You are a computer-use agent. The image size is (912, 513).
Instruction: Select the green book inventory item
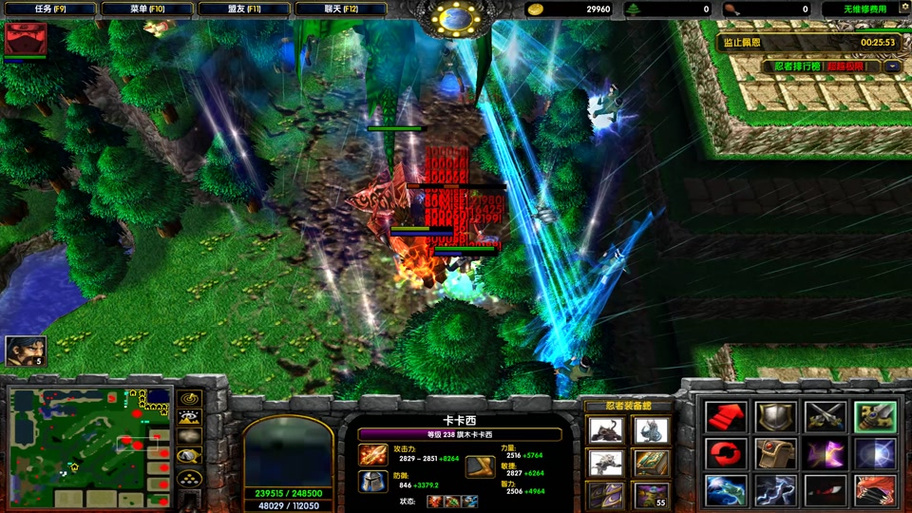click(651, 462)
